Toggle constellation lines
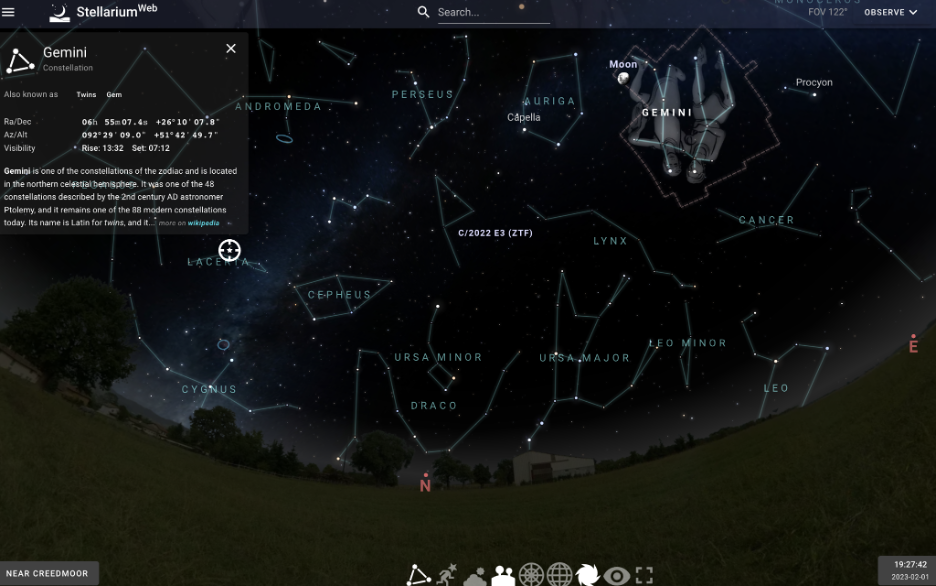The width and height of the screenshot is (936, 586). [418, 575]
